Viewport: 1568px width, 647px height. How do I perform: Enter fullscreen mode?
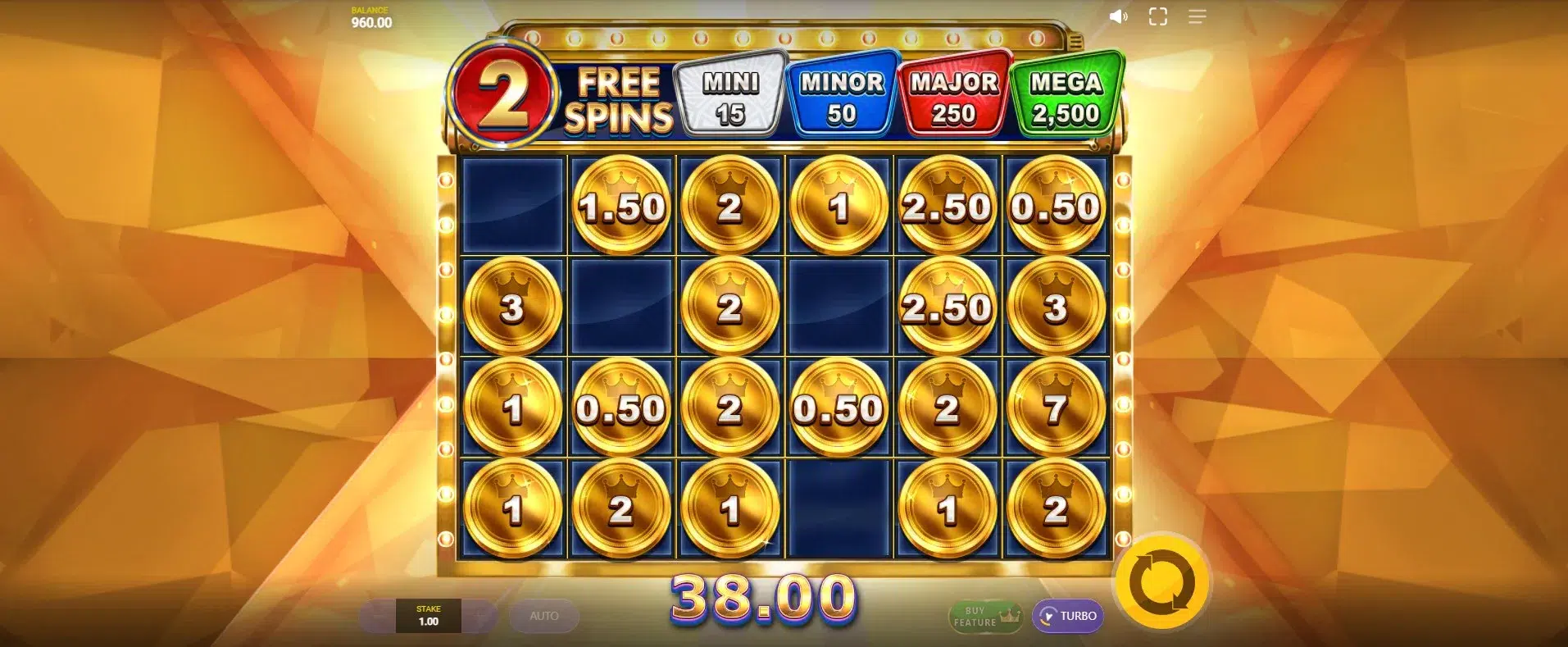coord(1157,16)
